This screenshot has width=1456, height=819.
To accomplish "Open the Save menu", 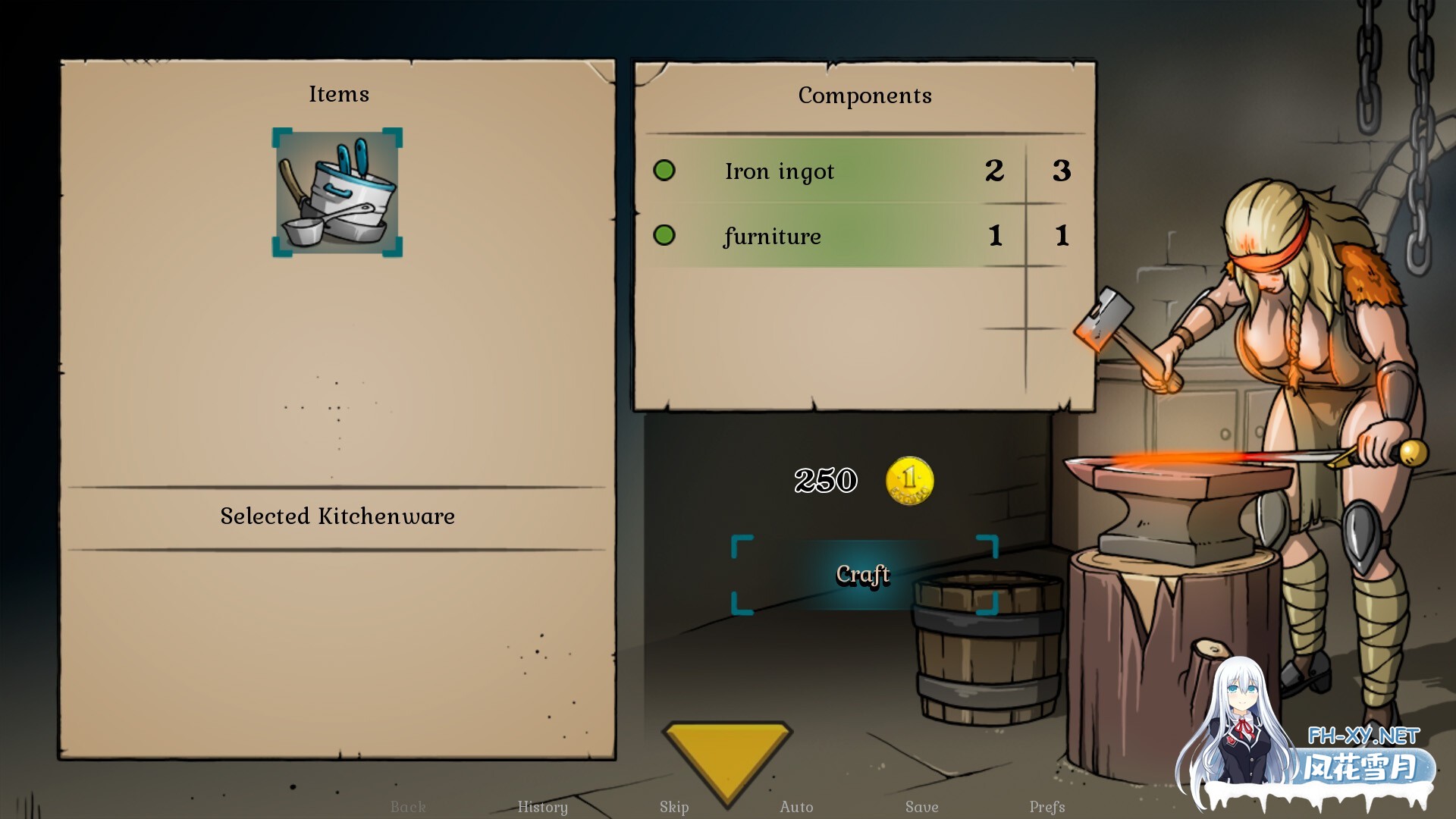I will tap(921, 807).
